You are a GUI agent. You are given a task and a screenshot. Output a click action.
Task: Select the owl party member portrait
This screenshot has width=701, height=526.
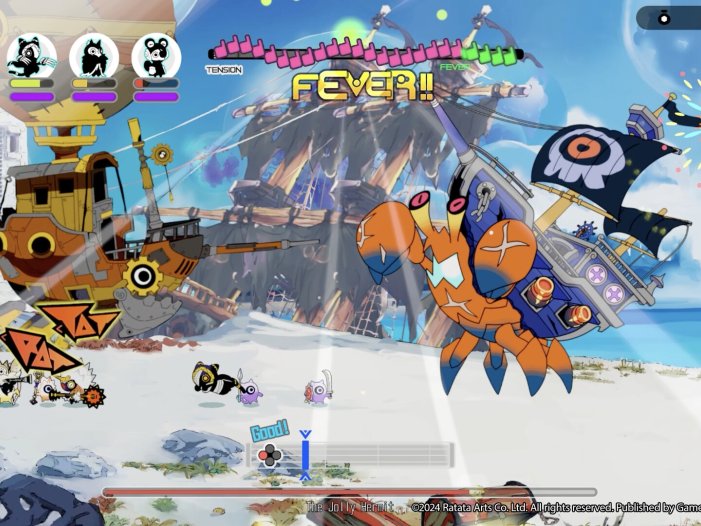tap(94, 56)
